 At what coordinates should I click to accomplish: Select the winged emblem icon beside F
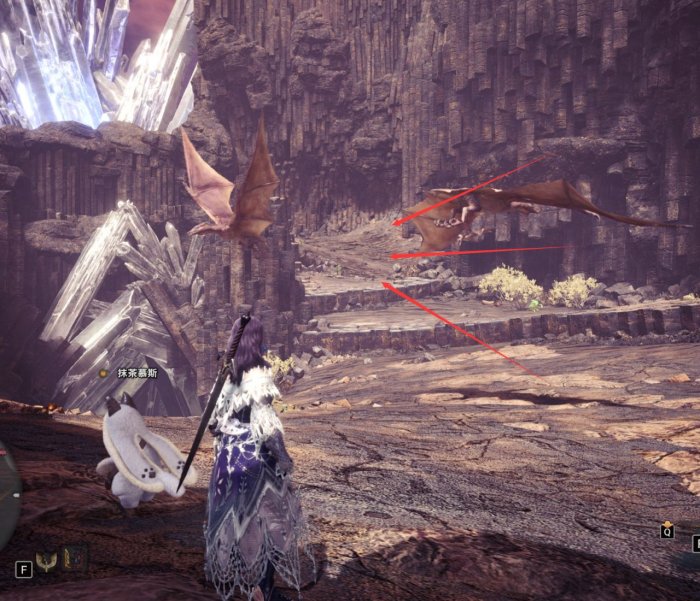[47, 560]
